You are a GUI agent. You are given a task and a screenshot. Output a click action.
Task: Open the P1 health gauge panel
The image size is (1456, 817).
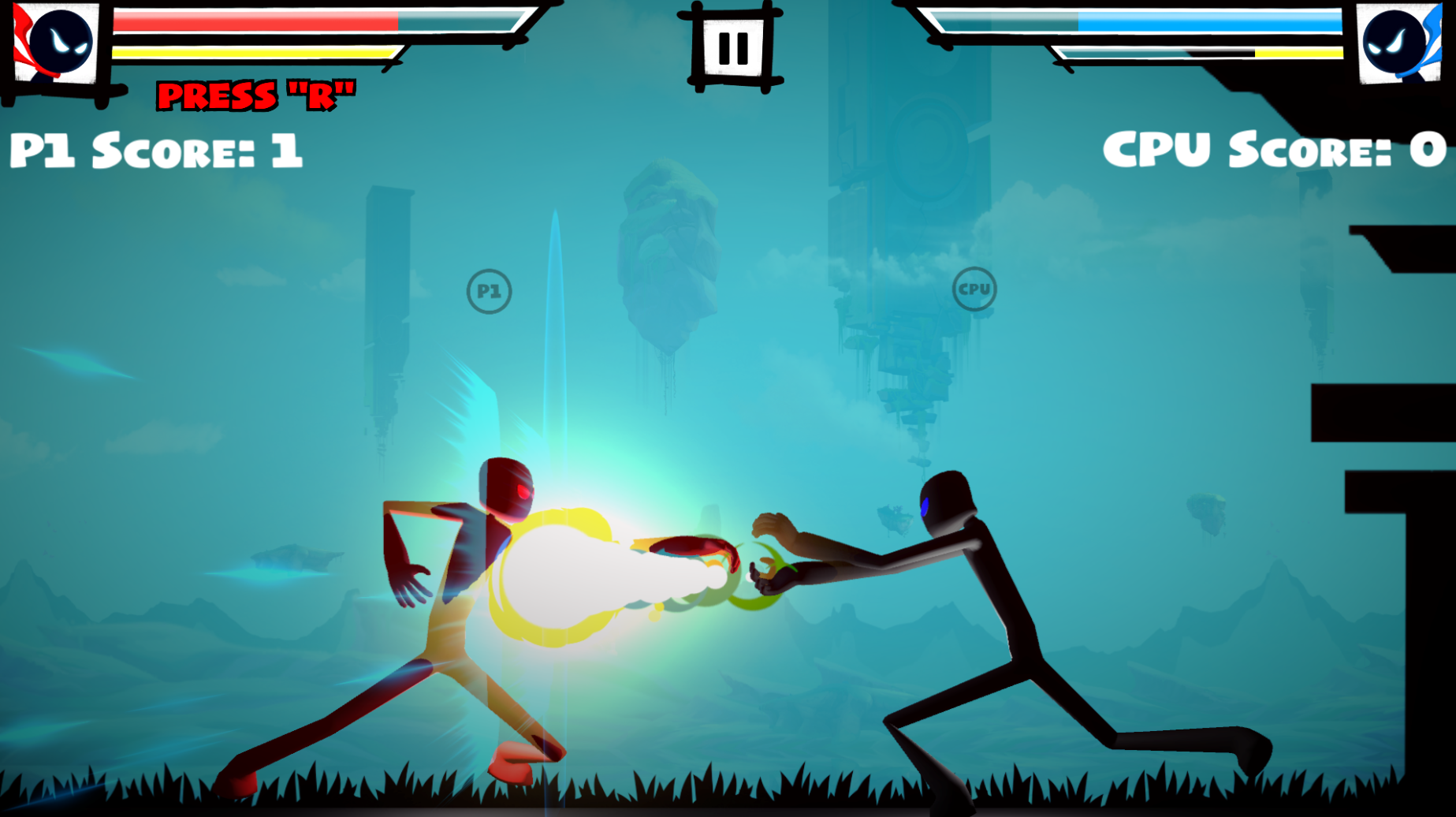click(315, 22)
